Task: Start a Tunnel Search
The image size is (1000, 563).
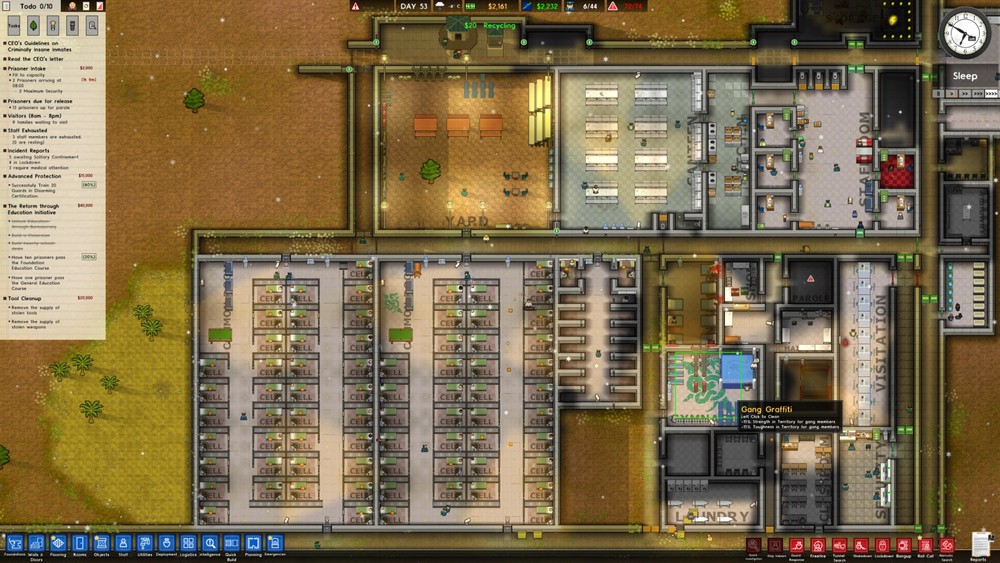Action: 840,545
